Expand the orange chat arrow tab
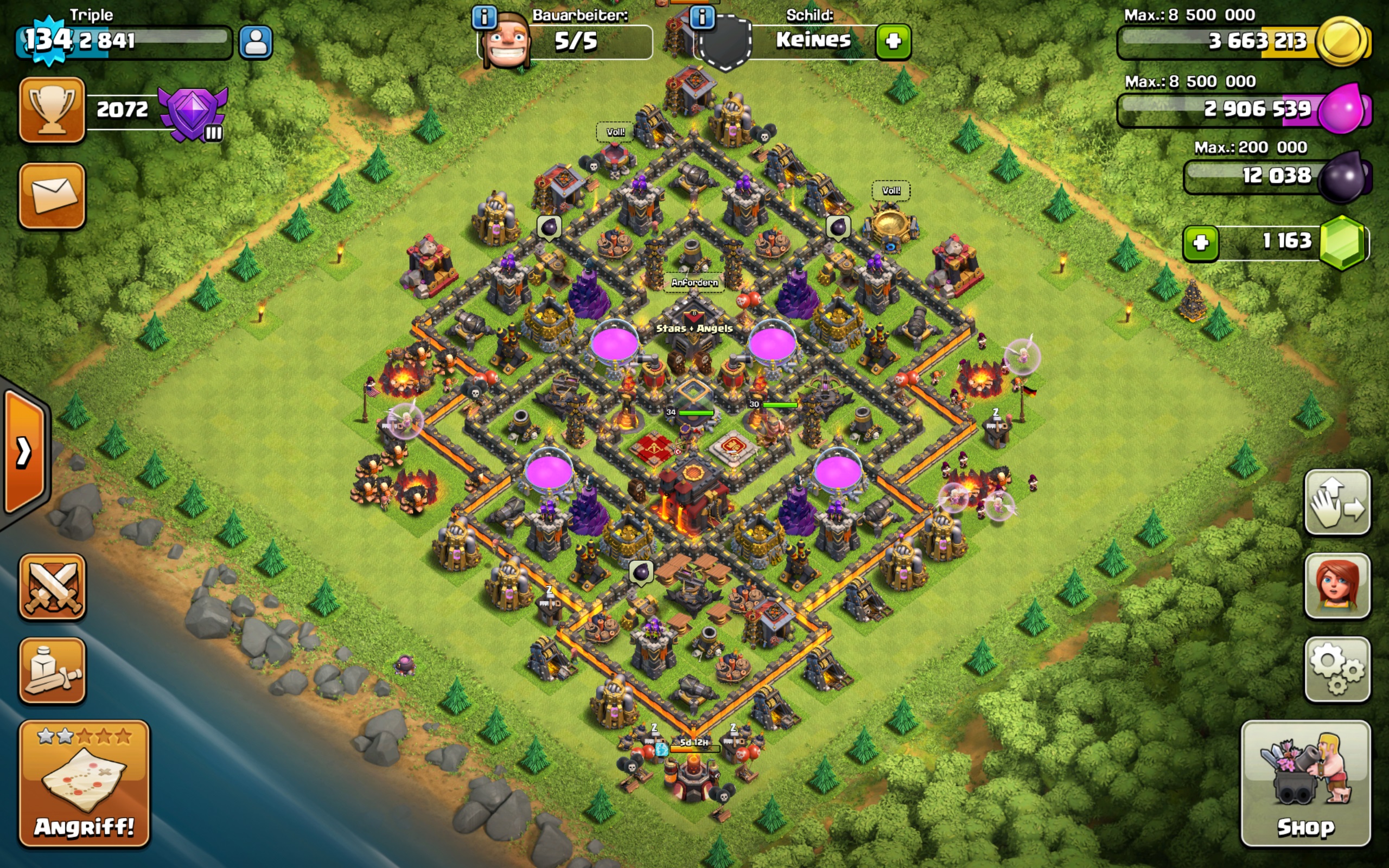 click(x=24, y=452)
